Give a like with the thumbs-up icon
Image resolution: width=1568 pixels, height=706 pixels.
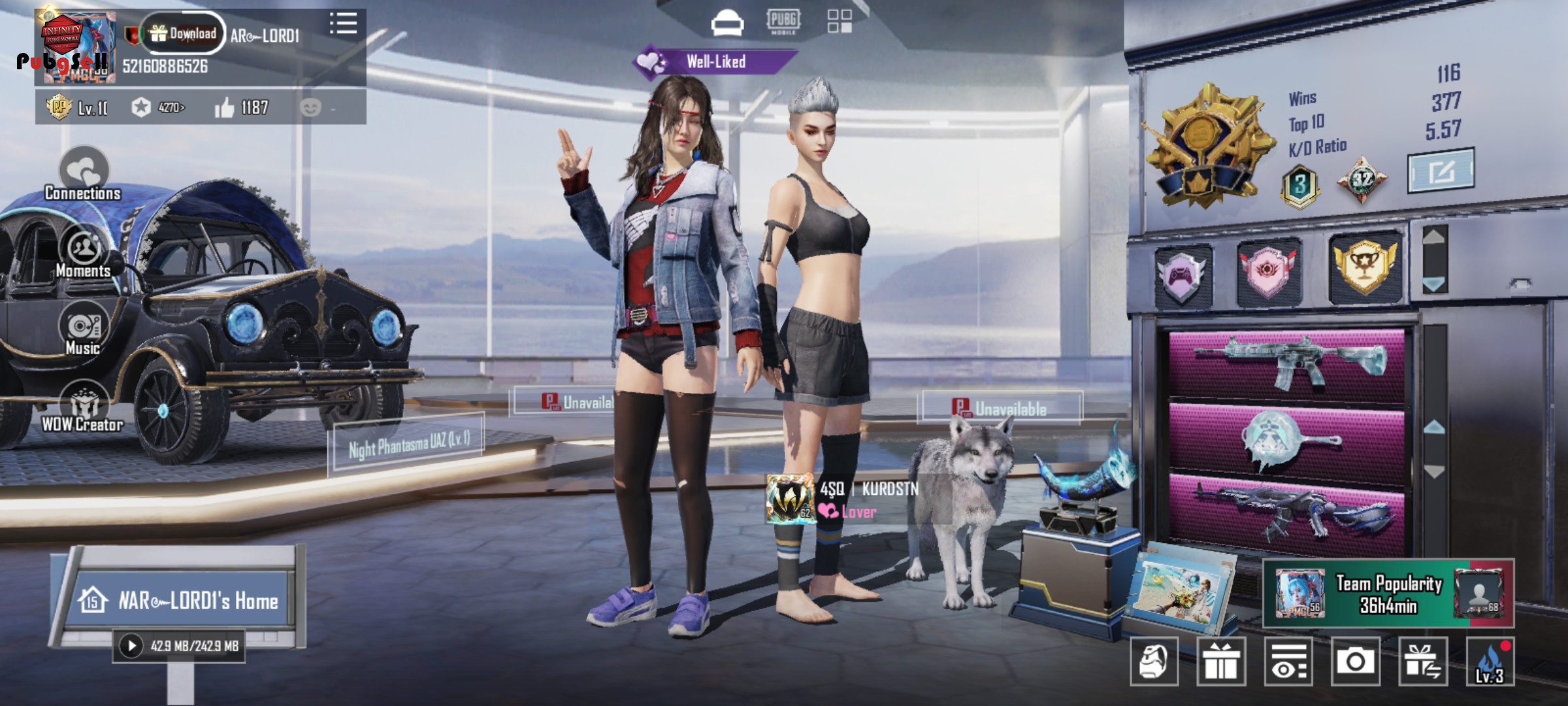(x=225, y=108)
